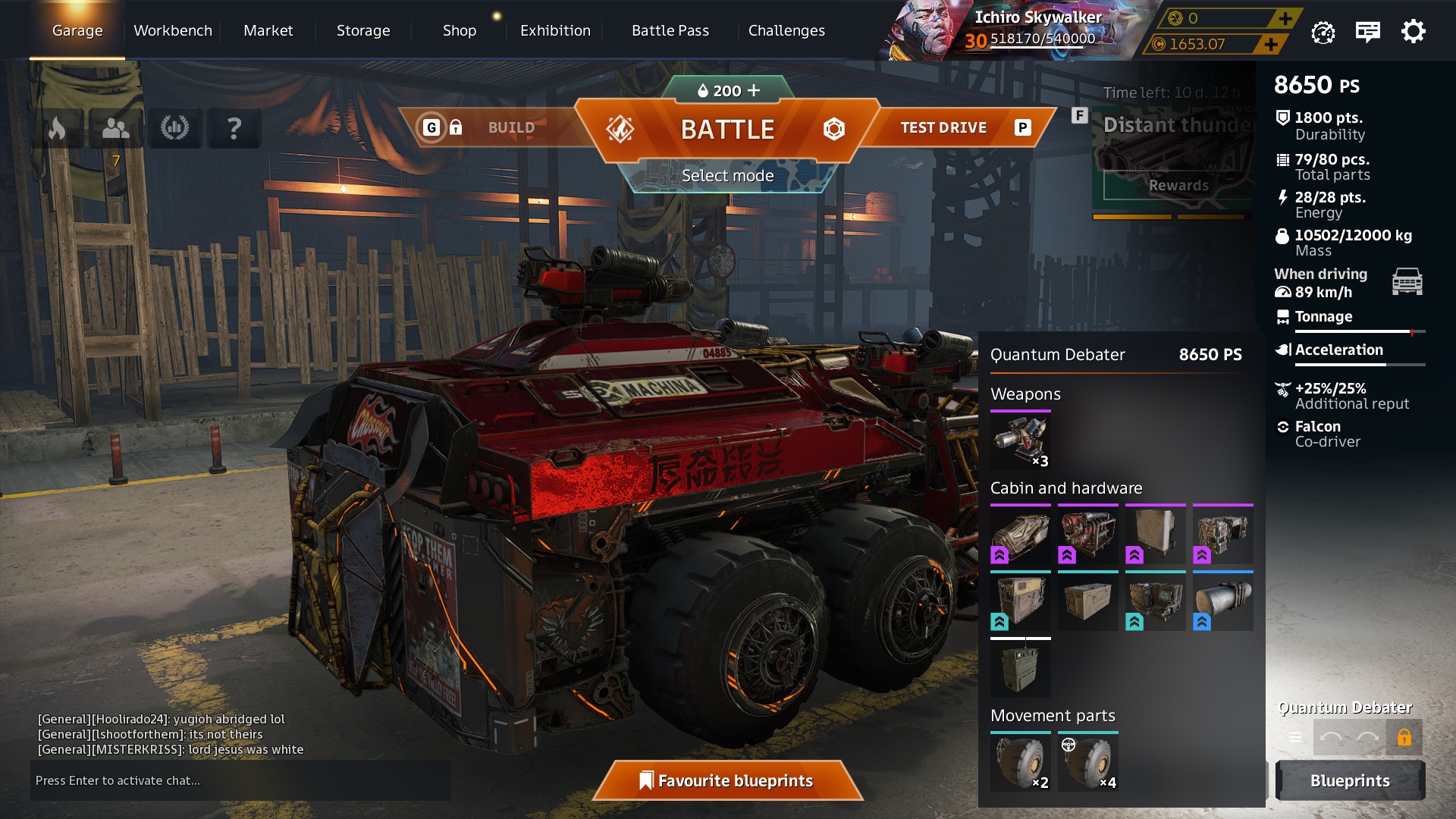Image resolution: width=1456 pixels, height=819 pixels.
Task: Open Favourite blueprints
Action: pos(727,780)
